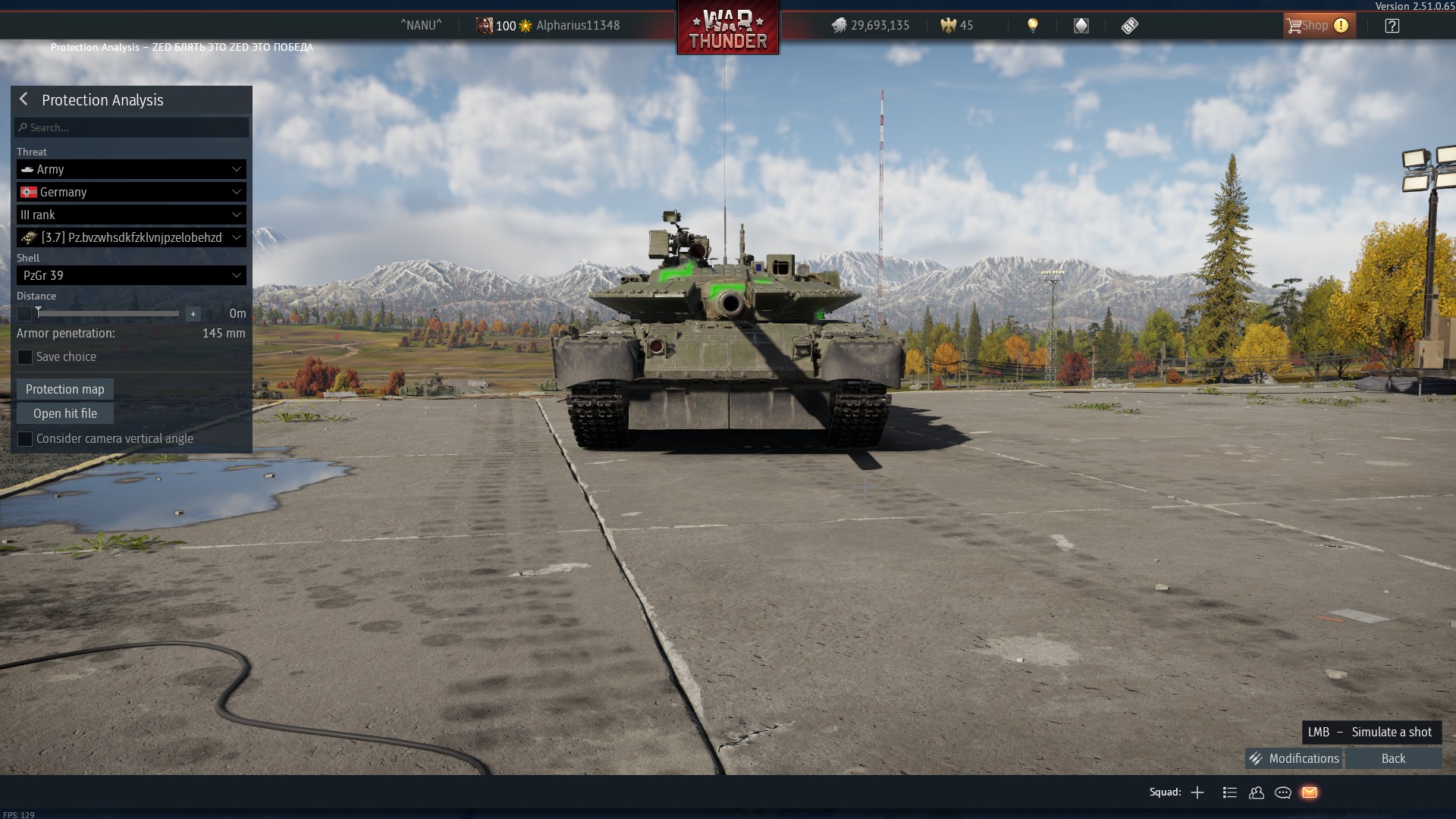Tick the Save choice checkbox
The image size is (1456, 819).
[25, 357]
